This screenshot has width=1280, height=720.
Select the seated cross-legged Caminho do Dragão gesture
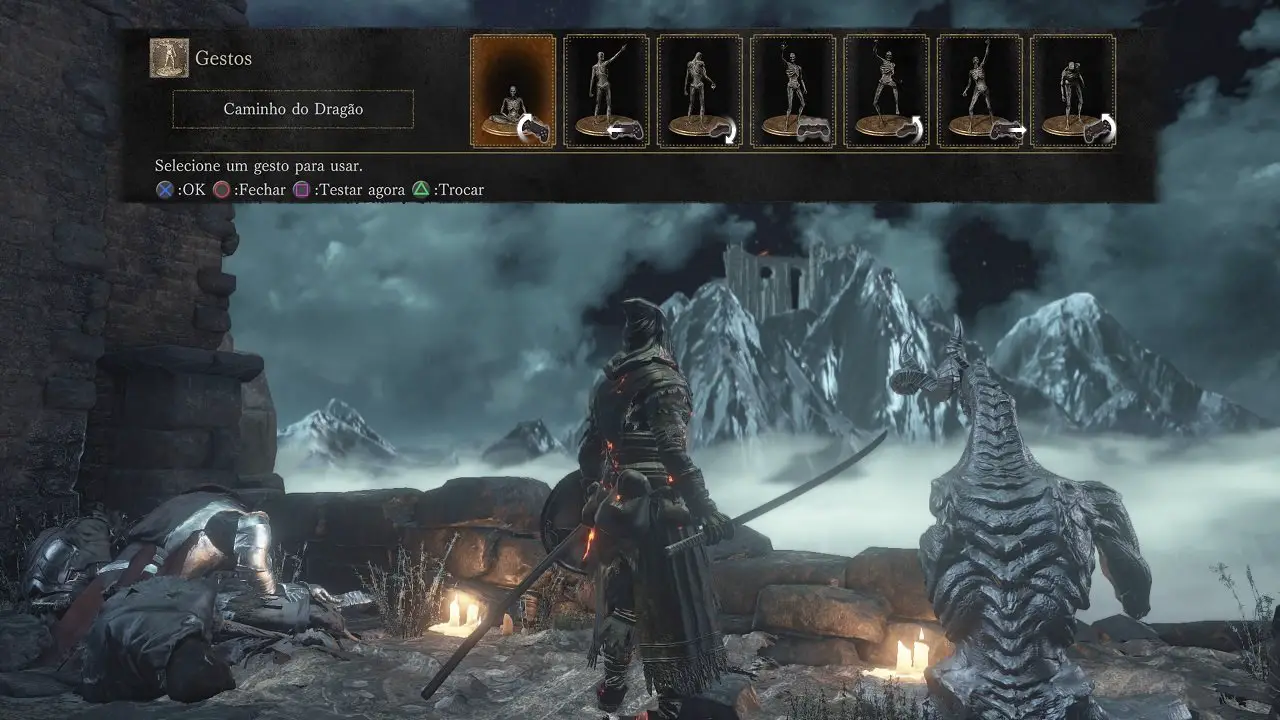(x=513, y=91)
